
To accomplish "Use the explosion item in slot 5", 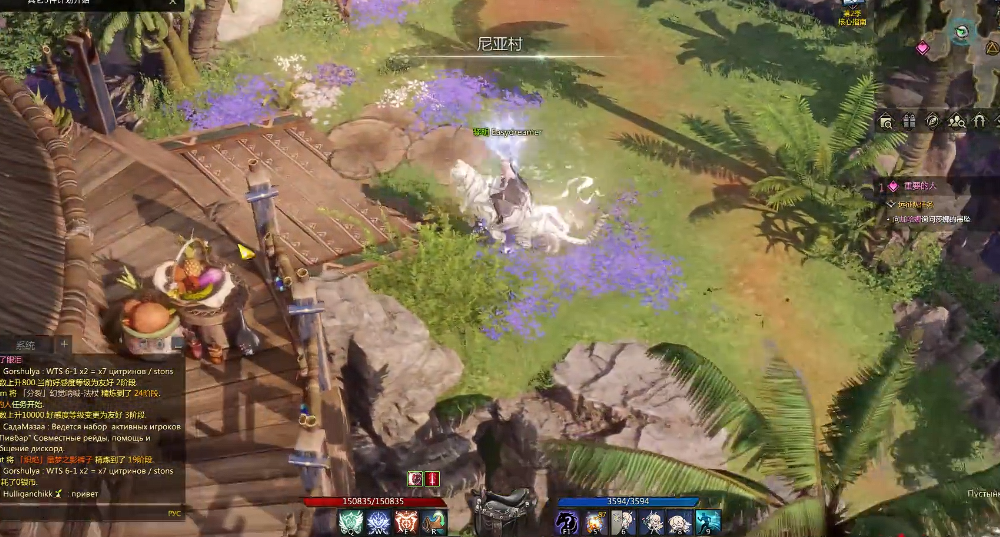I will [595, 522].
